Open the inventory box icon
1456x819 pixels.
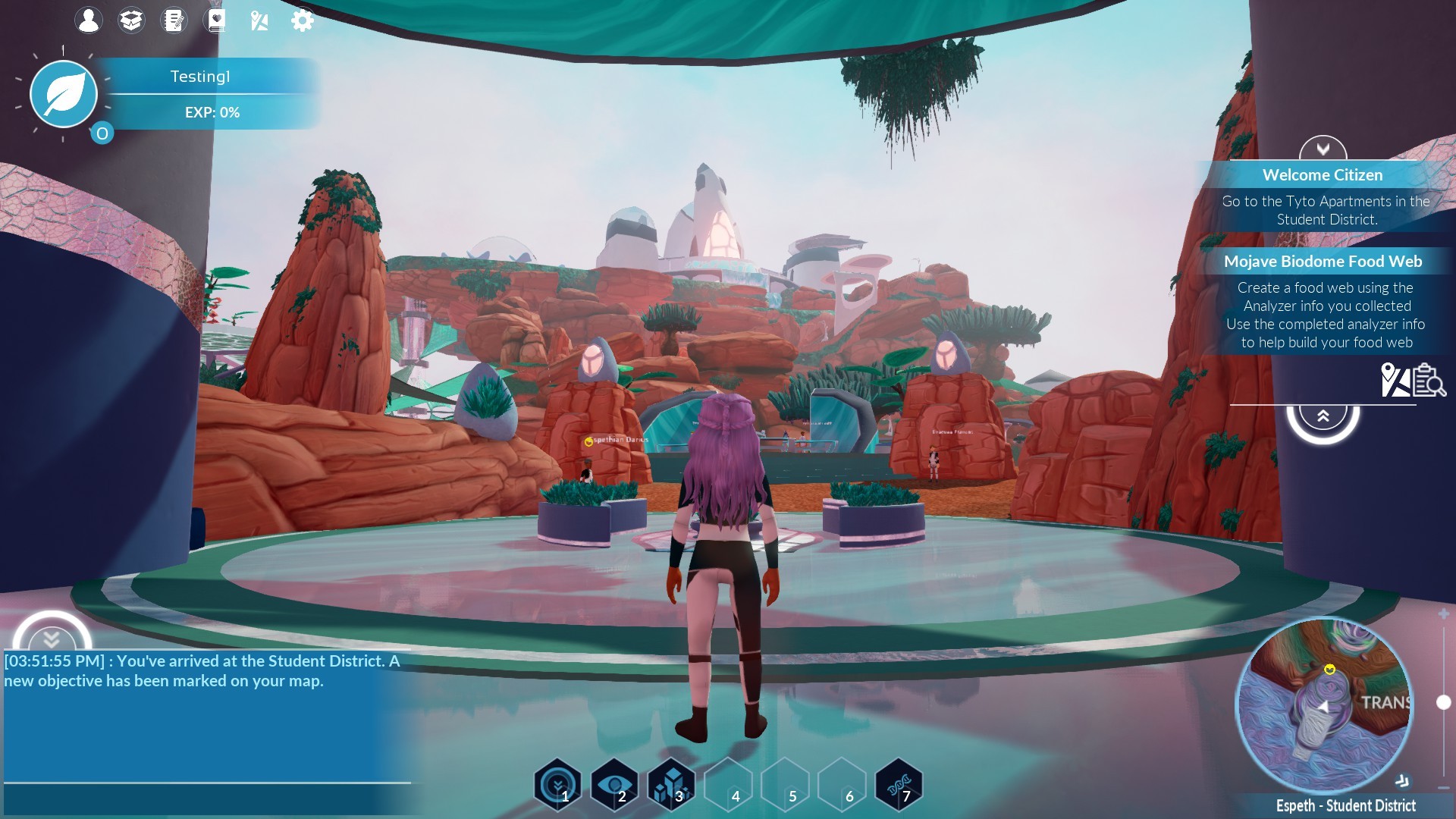pos(131,20)
